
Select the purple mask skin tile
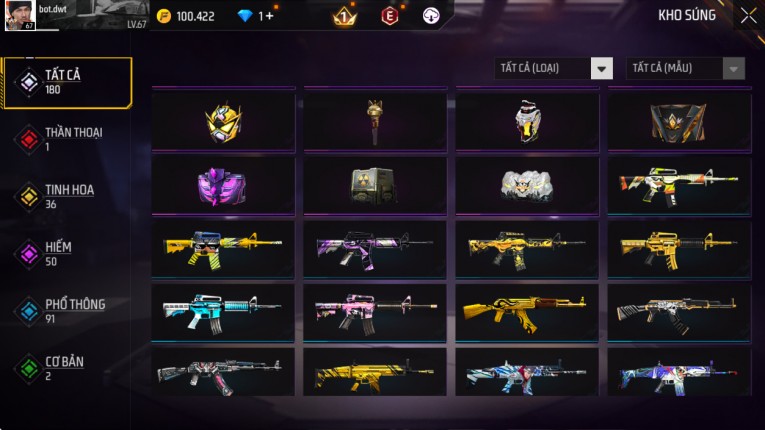[223, 185]
